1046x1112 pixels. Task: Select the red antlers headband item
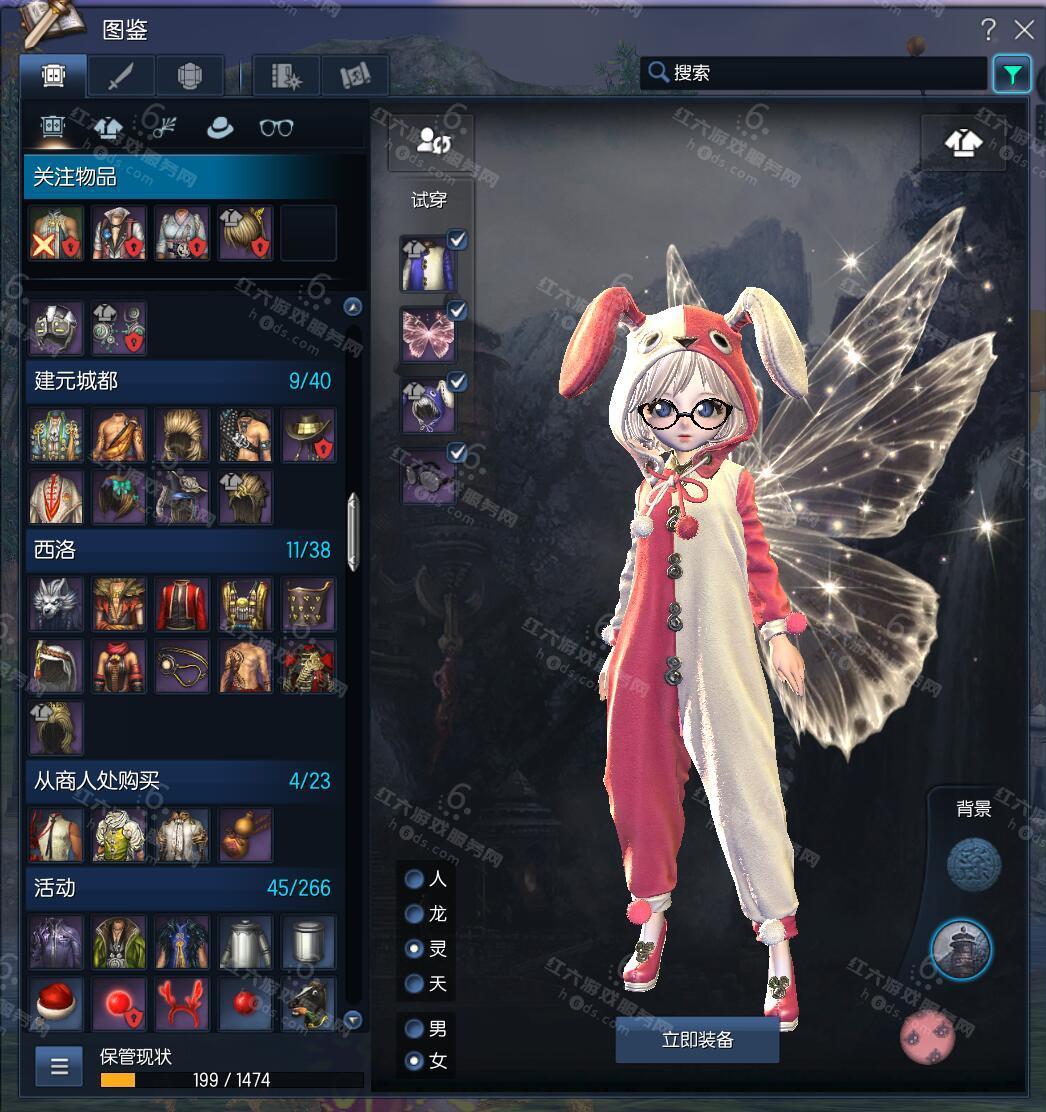[x=182, y=1003]
